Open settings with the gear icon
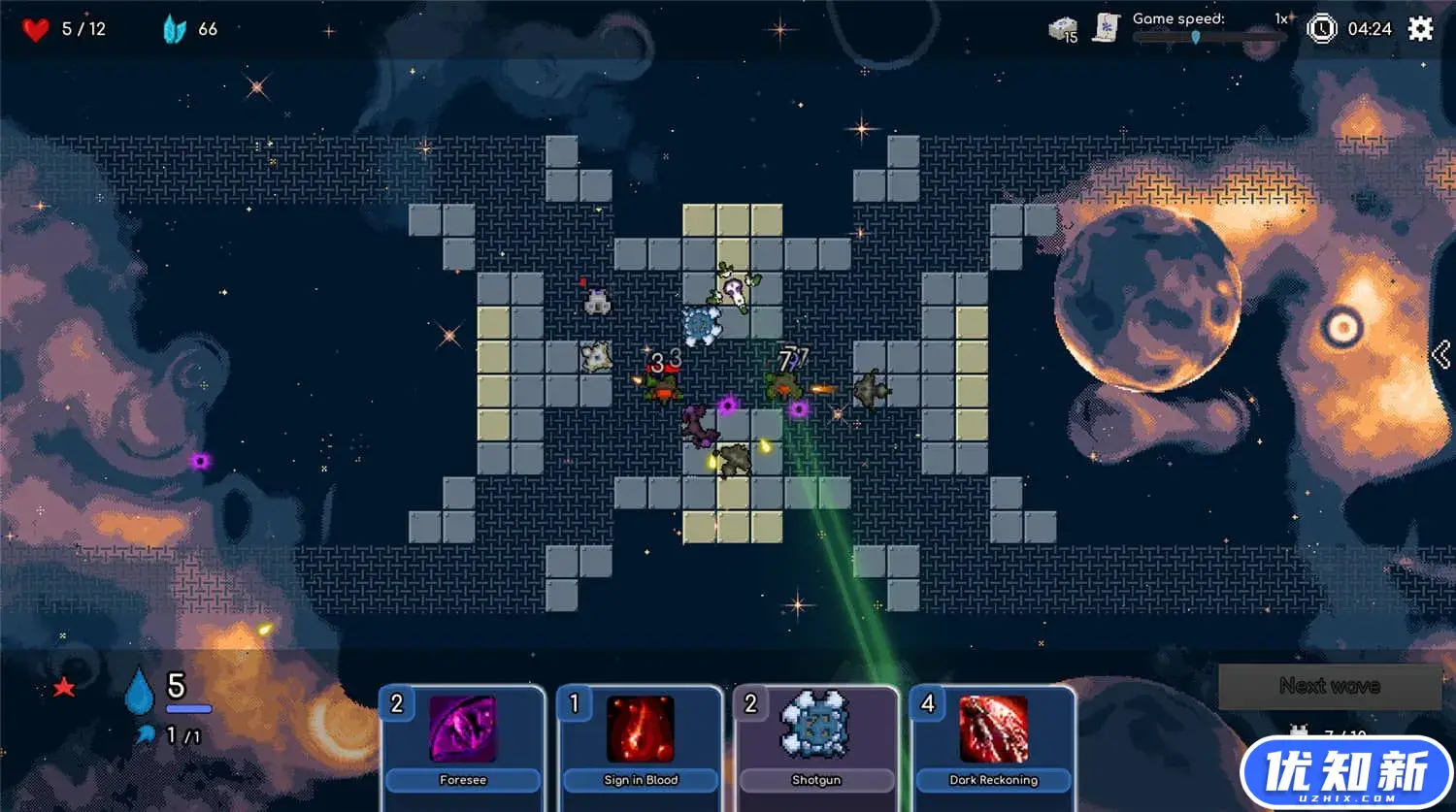The image size is (1456, 812). pos(1421,29)
